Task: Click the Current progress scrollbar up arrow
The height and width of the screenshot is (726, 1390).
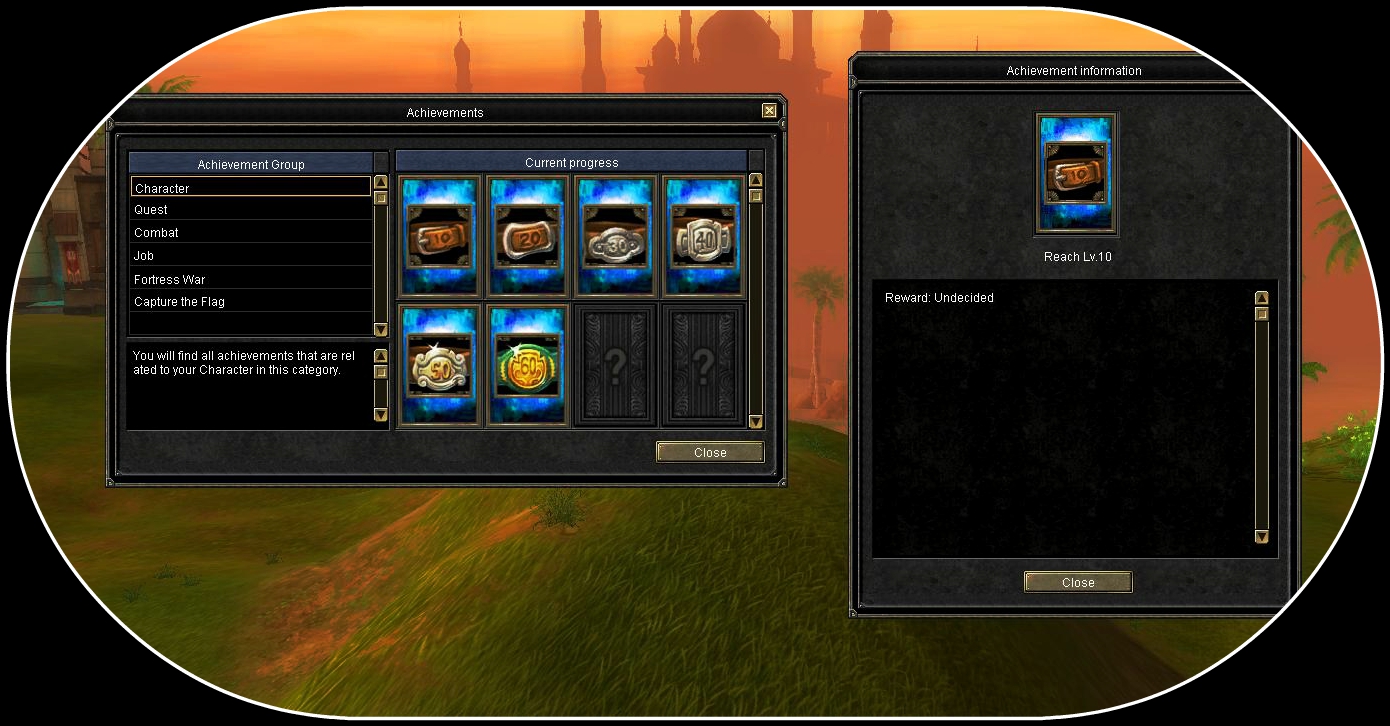Action: coord(756,181)
